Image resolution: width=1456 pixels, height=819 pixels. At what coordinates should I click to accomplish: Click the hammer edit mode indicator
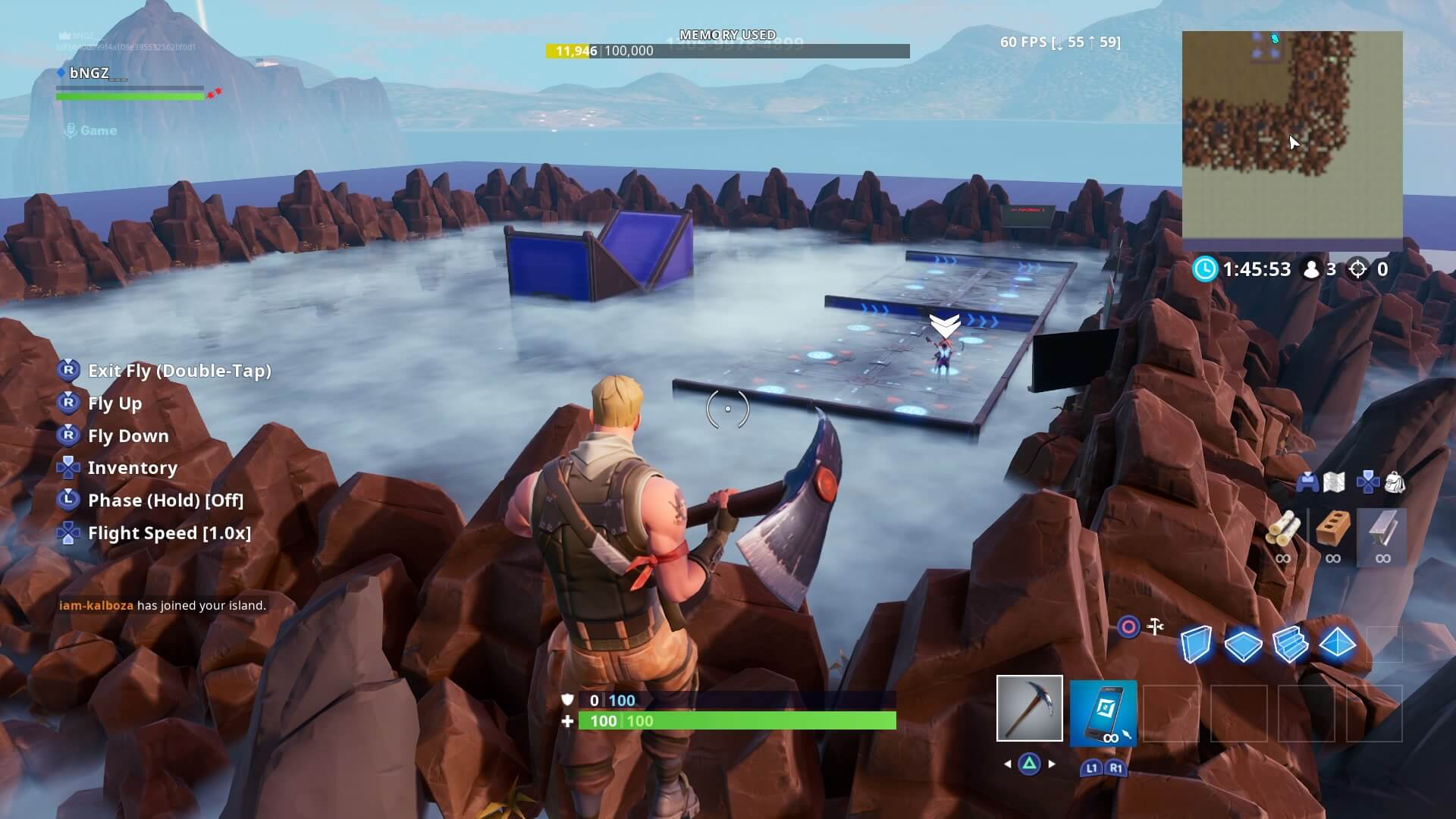point(1155,626)
